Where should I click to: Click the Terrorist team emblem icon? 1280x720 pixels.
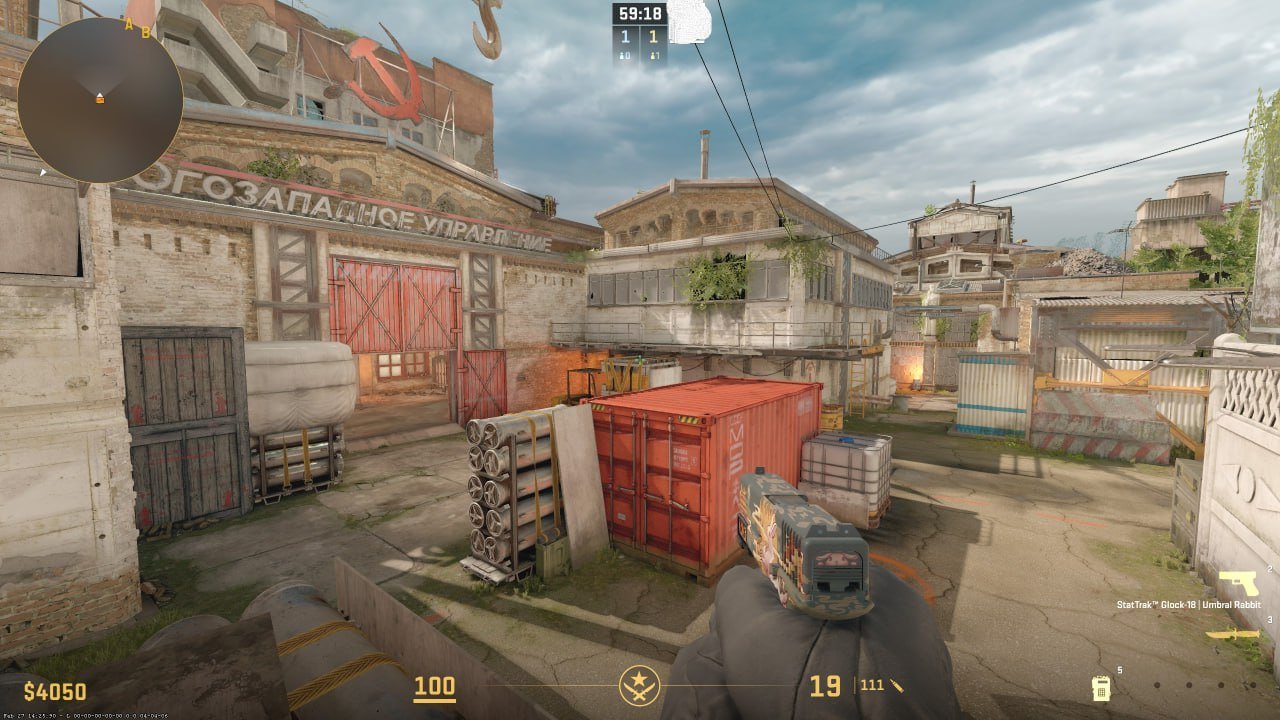[x=639, y=686]
